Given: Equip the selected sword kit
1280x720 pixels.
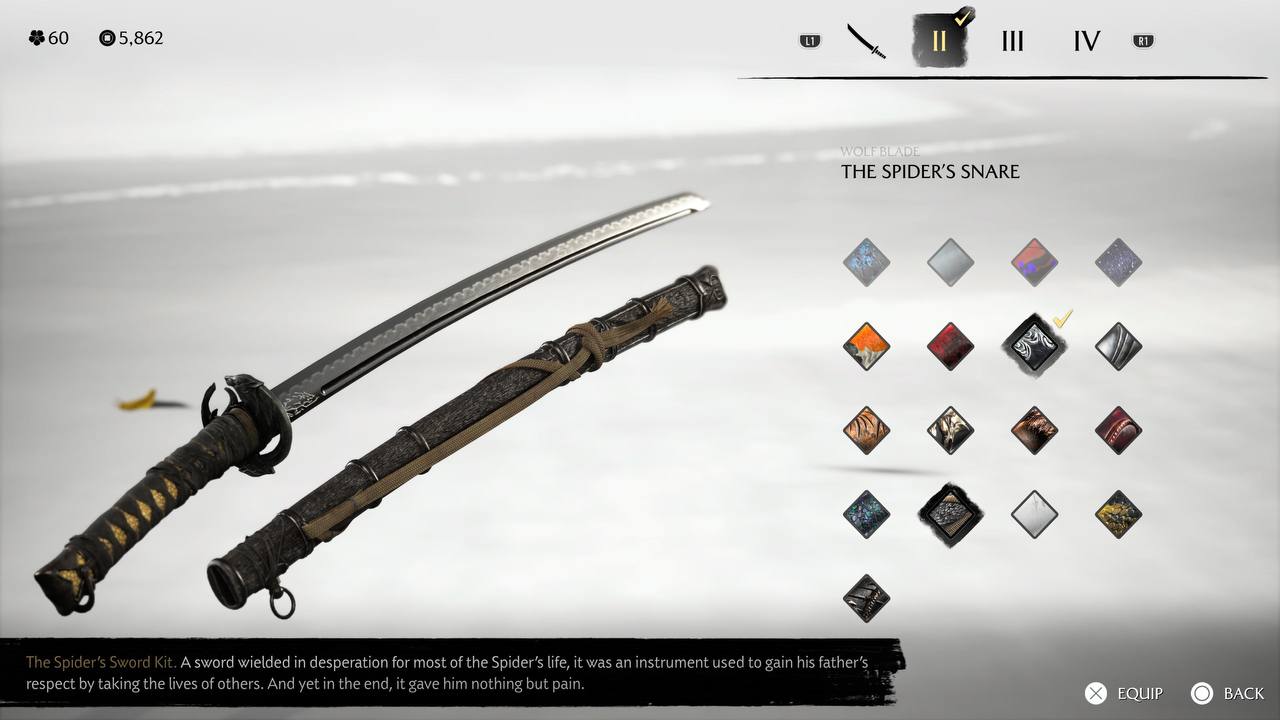Looking at the screenshot, I should (1124, 693).
